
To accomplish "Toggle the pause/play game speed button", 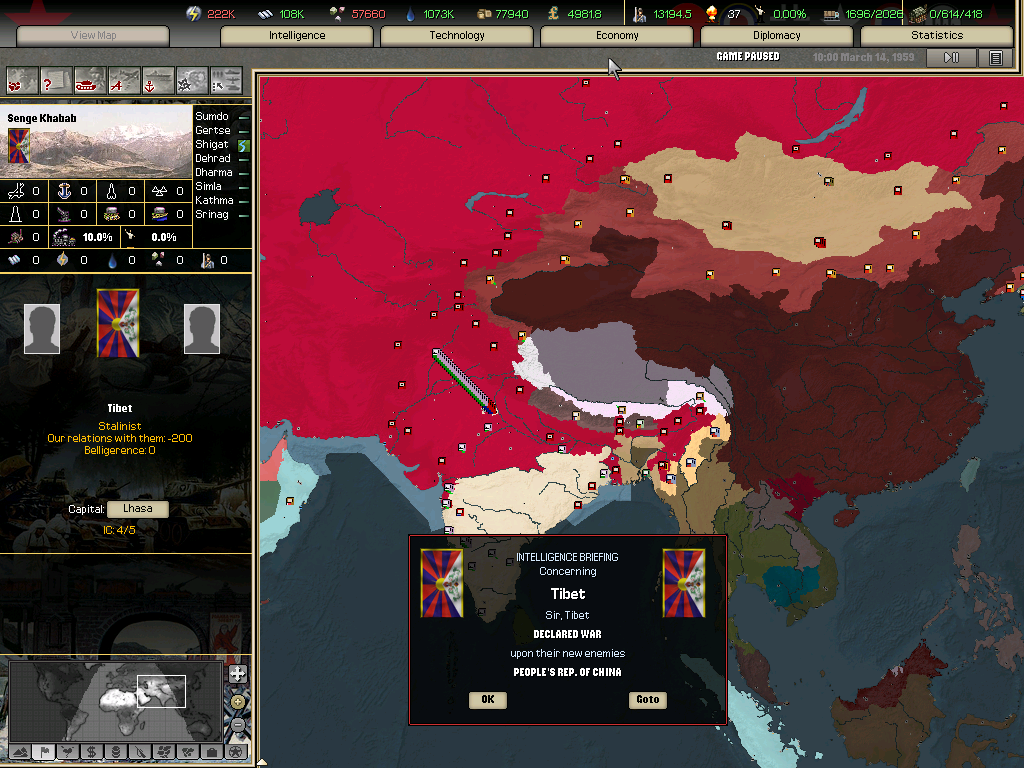I will 951,58.
